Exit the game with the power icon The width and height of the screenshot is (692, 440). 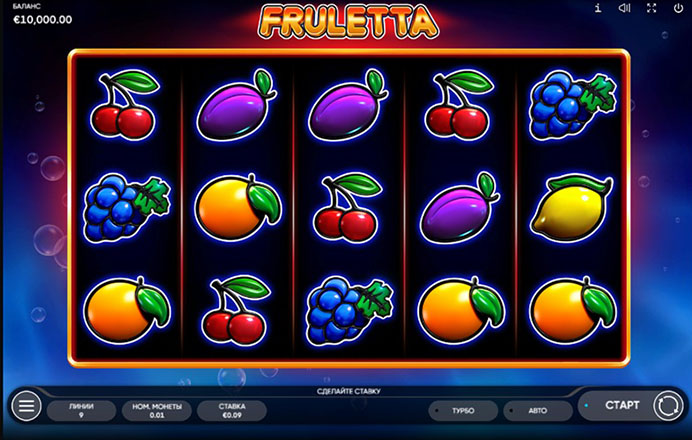678,9
